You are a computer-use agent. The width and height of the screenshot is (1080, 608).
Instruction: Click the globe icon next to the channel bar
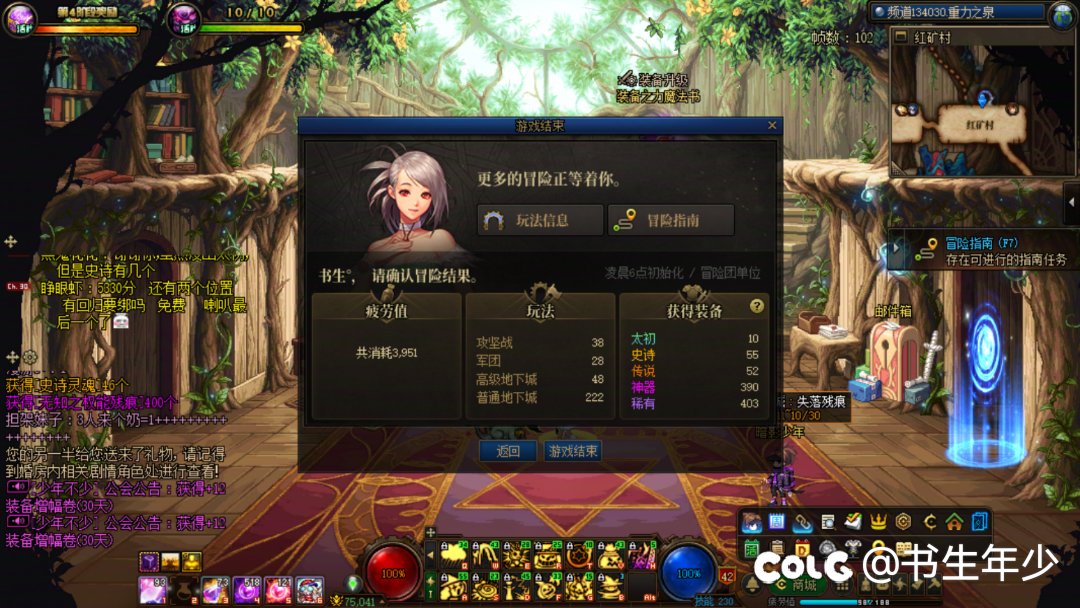coord(1061,14)
